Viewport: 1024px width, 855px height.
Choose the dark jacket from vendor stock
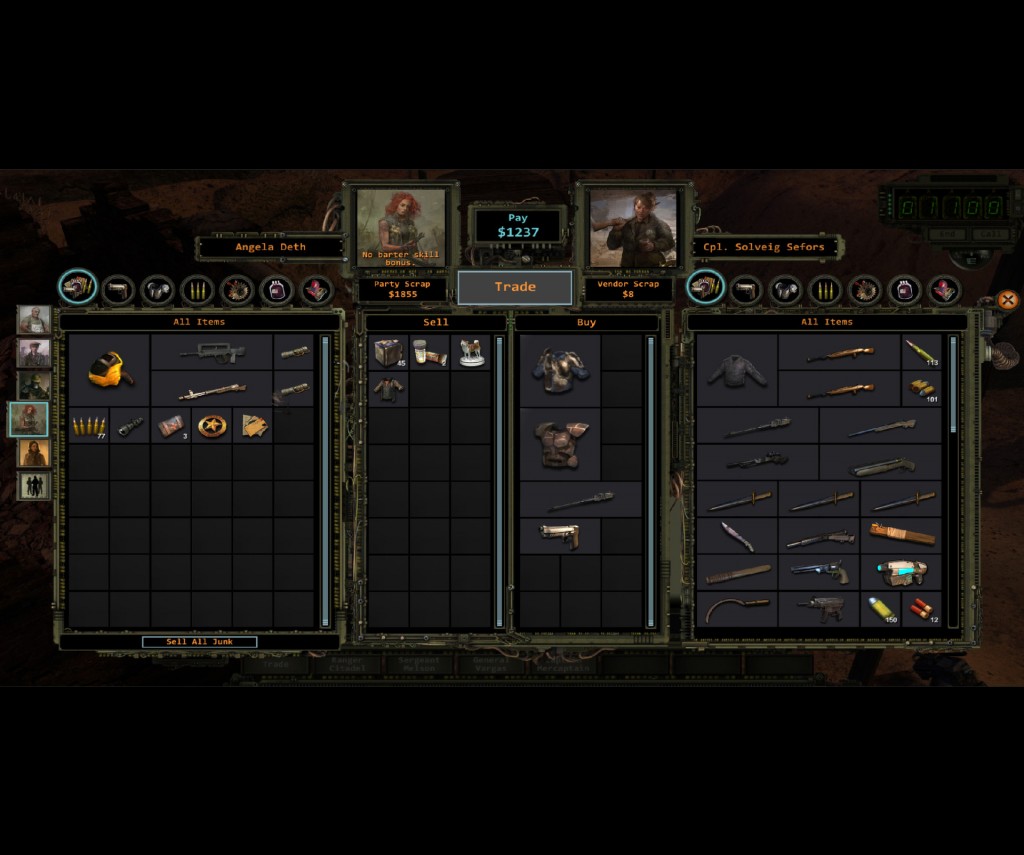click(x=736, y=371)
